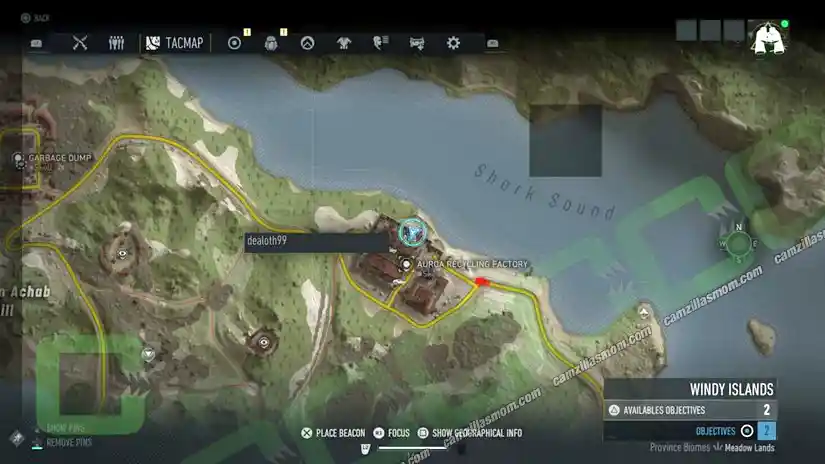
Task: Open the squad members tab
Action: tap(116, 43)
